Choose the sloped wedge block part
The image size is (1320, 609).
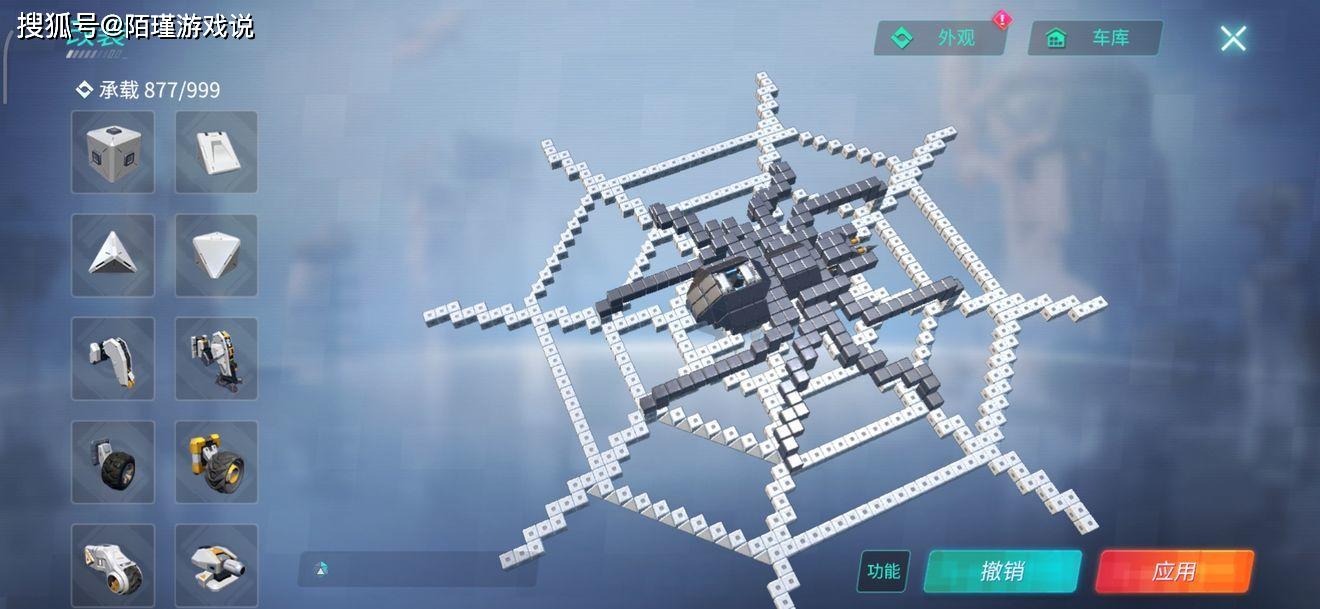(216, 152)
